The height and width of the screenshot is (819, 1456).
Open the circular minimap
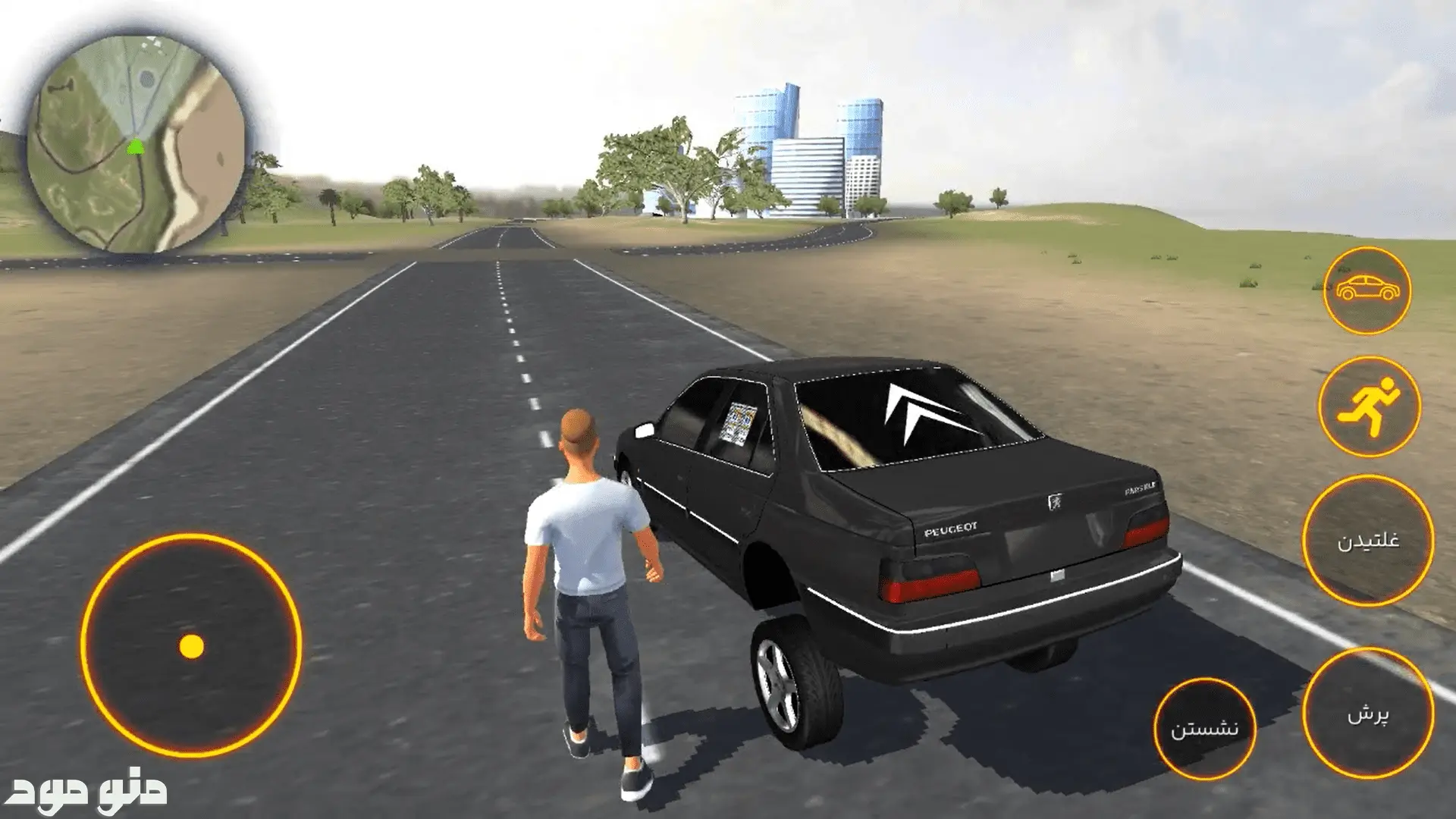136,145
